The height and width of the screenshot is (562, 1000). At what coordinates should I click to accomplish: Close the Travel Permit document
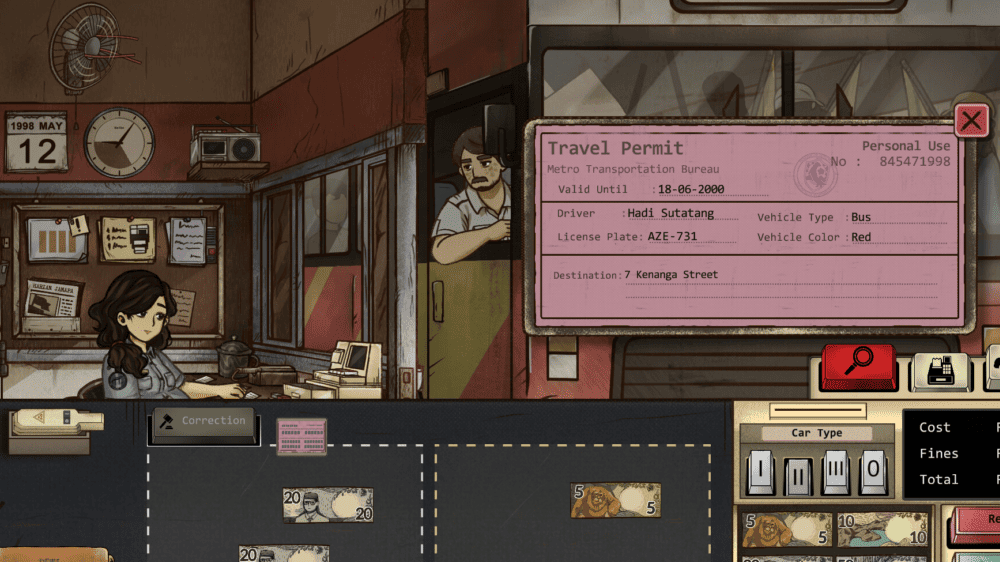971,122
